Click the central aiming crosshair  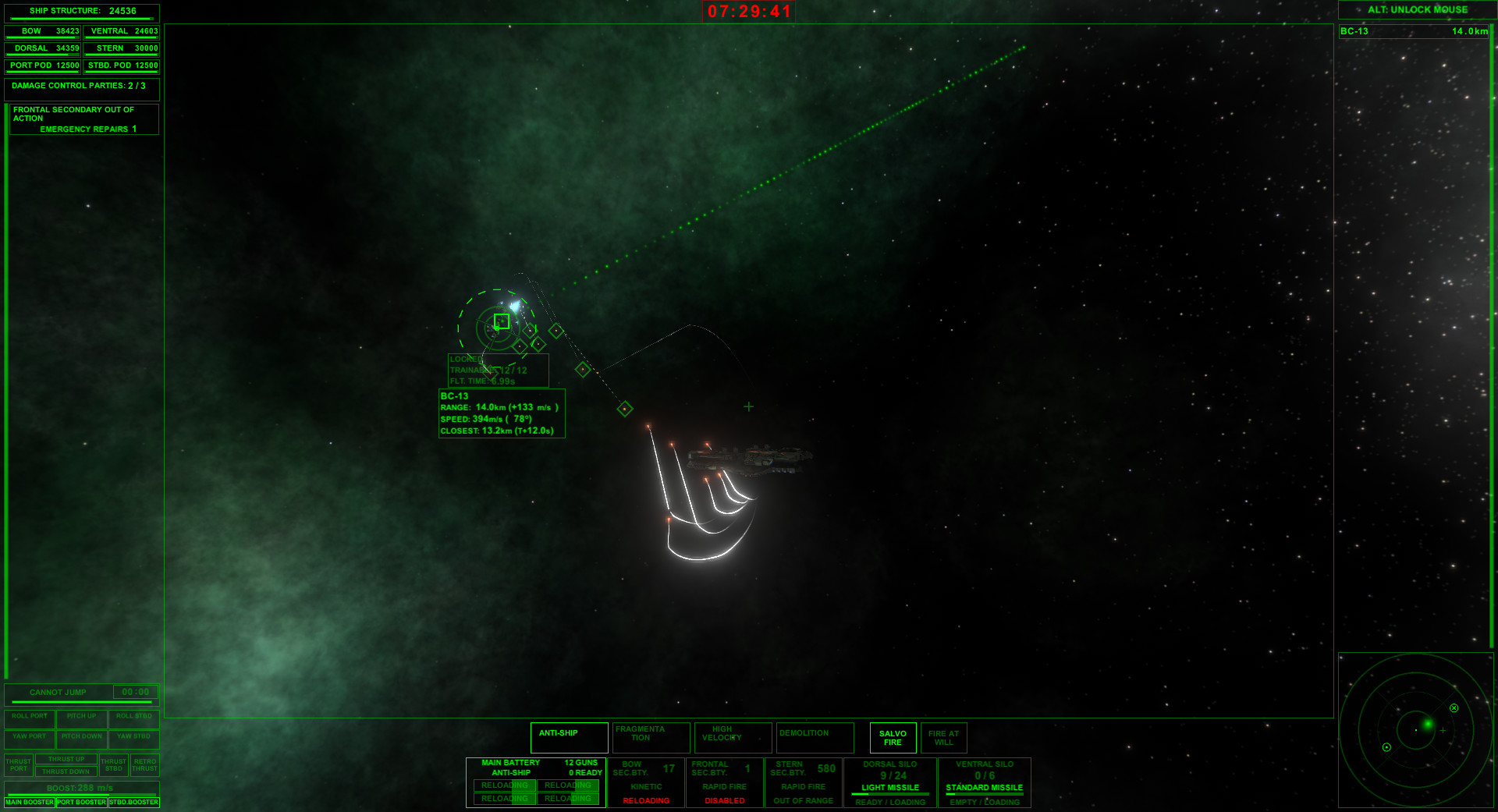point(748,406)
